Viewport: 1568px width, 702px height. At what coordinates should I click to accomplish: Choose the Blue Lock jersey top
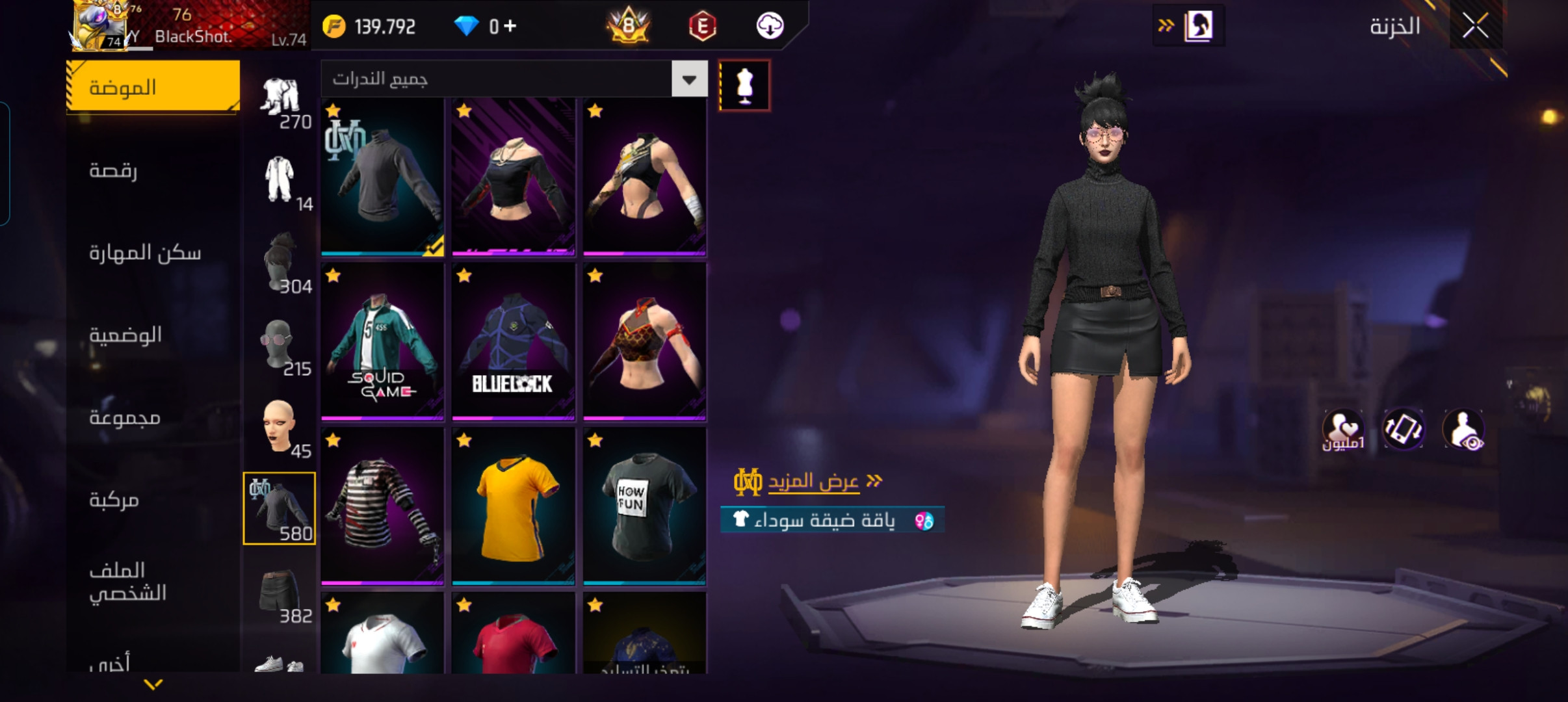(514, 342)
